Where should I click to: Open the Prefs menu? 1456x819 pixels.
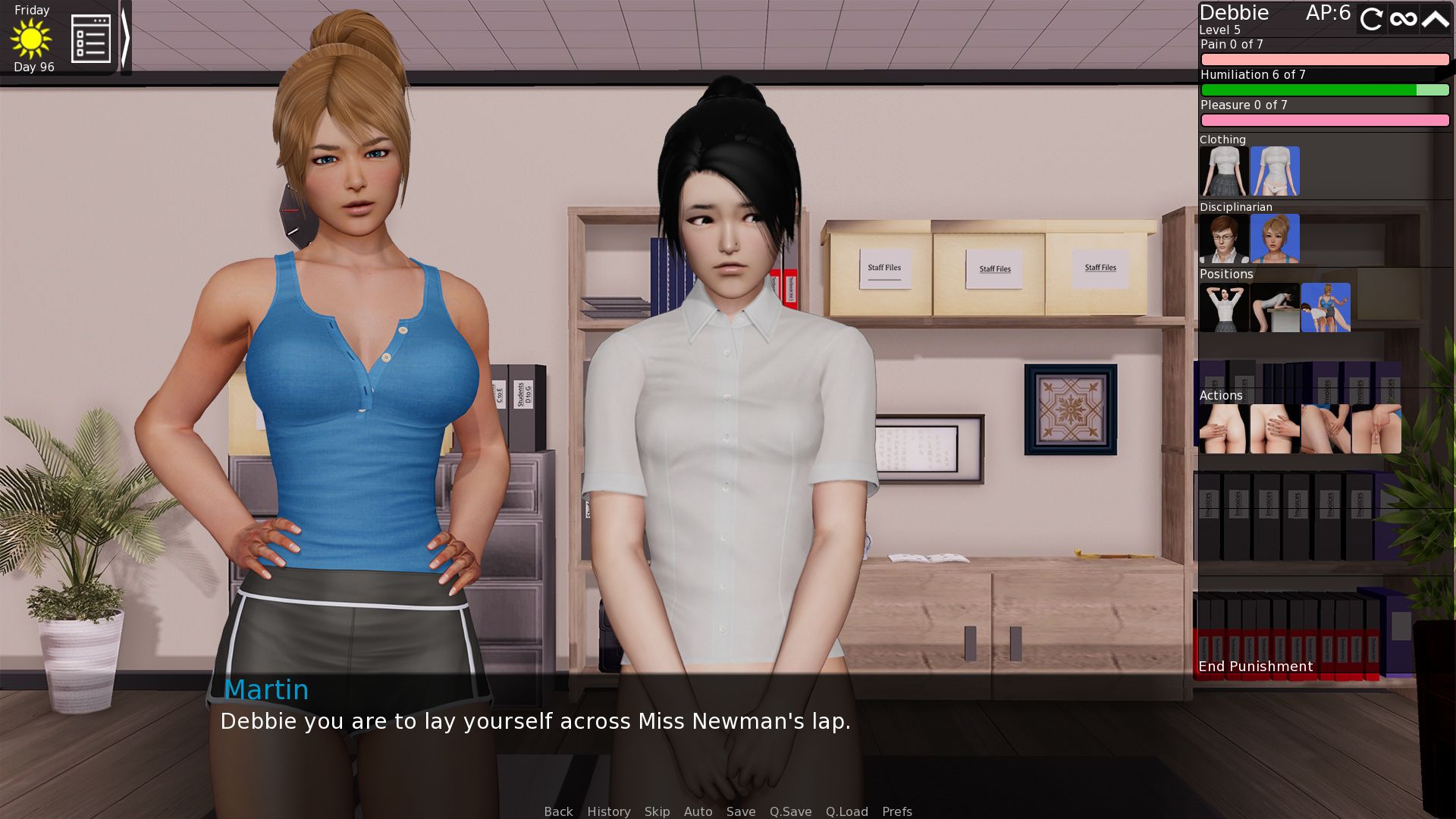(896, 811)
